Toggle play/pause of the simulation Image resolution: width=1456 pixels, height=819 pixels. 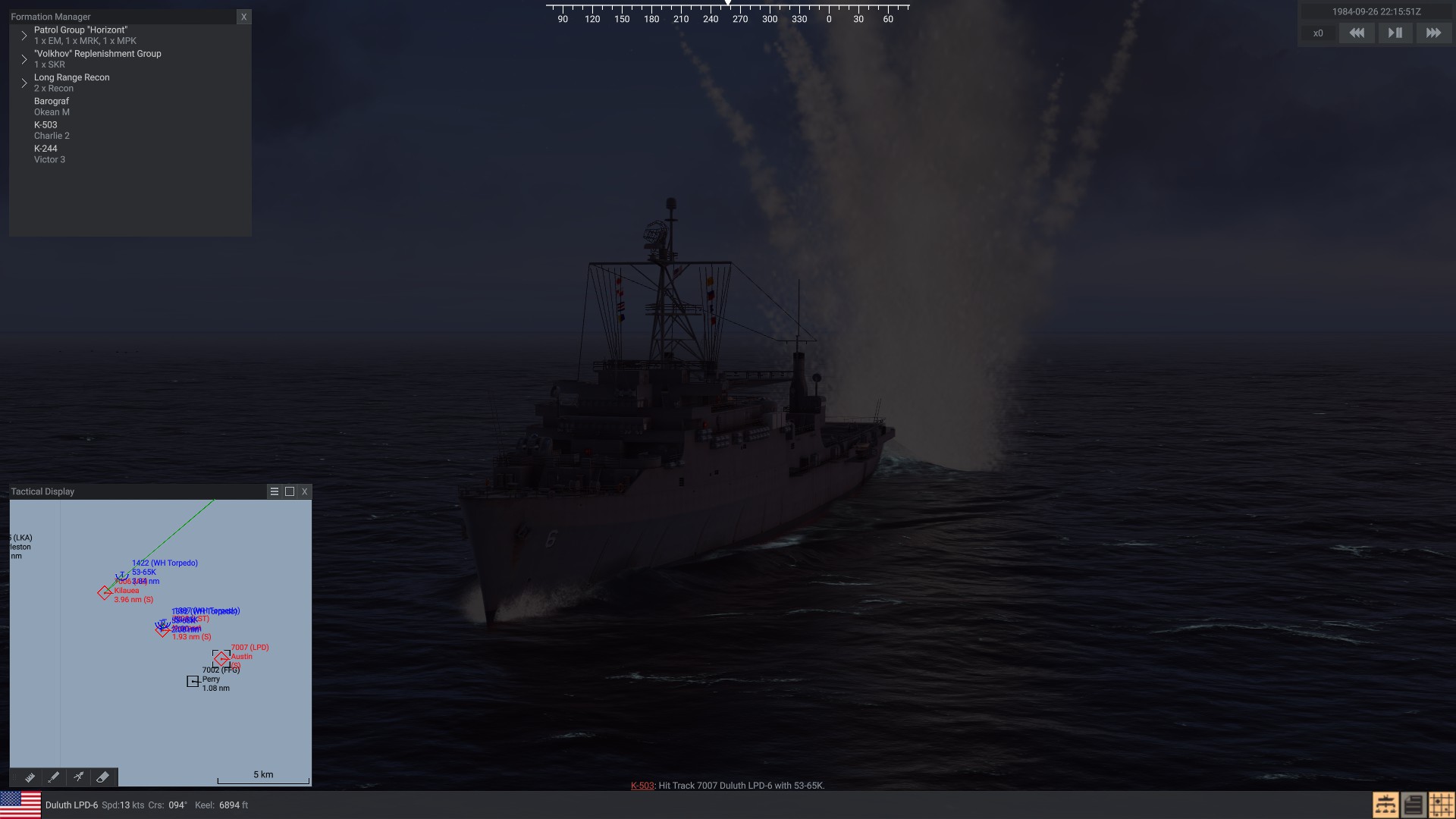pyautogui.click(x=1395, y=33)
